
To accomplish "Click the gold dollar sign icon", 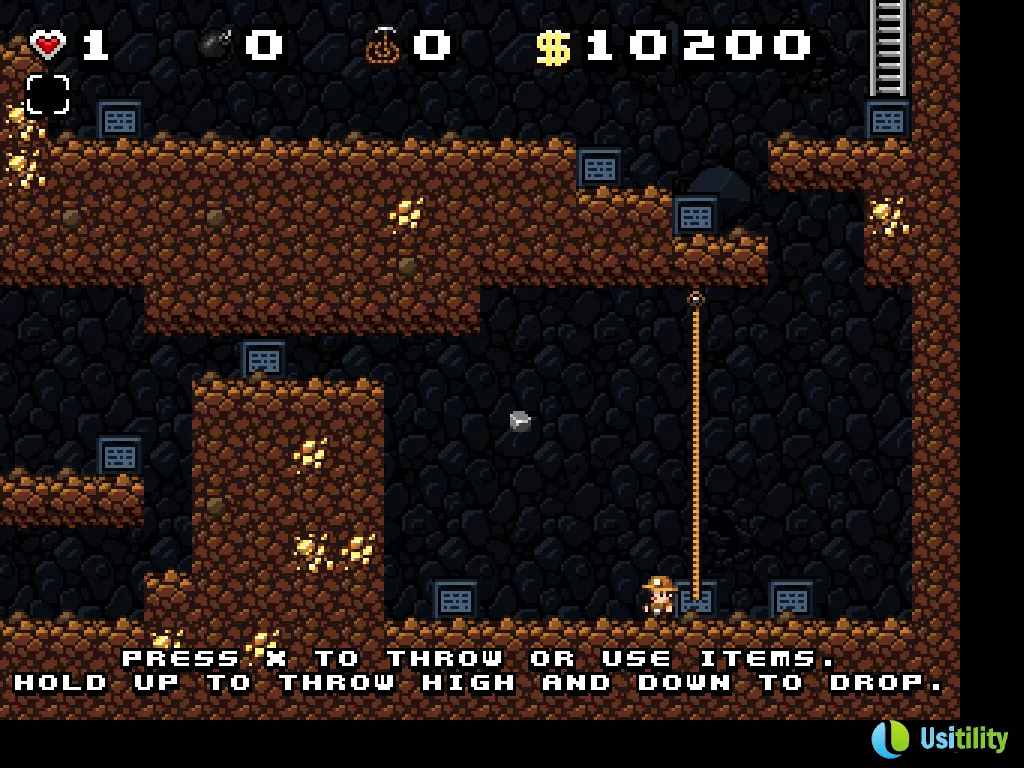I will (x=553, y=46).
